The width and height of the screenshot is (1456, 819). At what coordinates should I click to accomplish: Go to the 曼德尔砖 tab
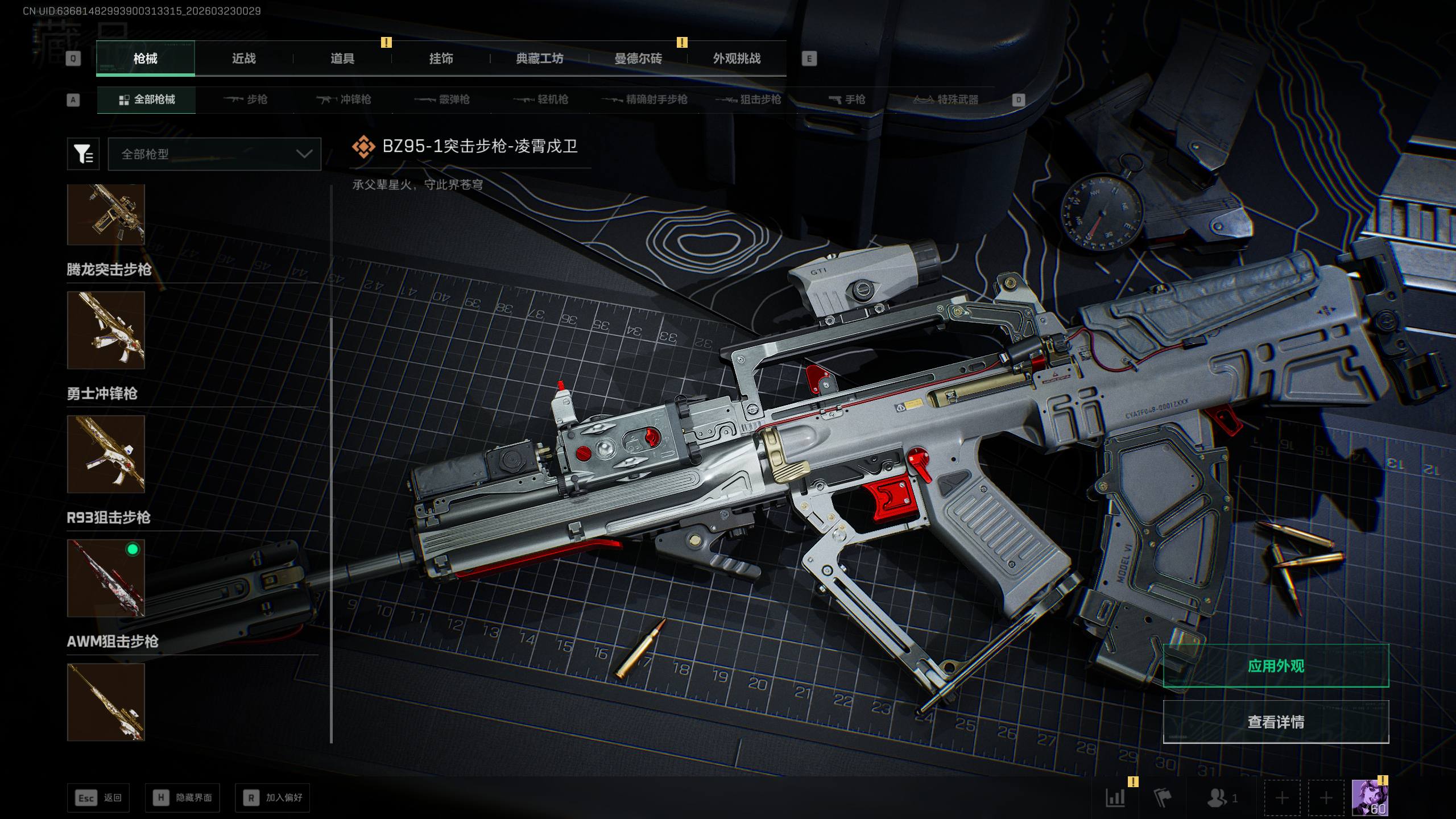[638, 59]
